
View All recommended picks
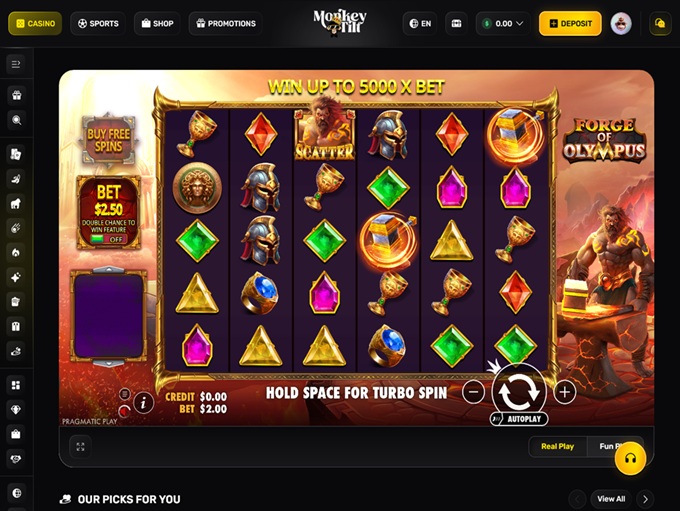[611, 499]
